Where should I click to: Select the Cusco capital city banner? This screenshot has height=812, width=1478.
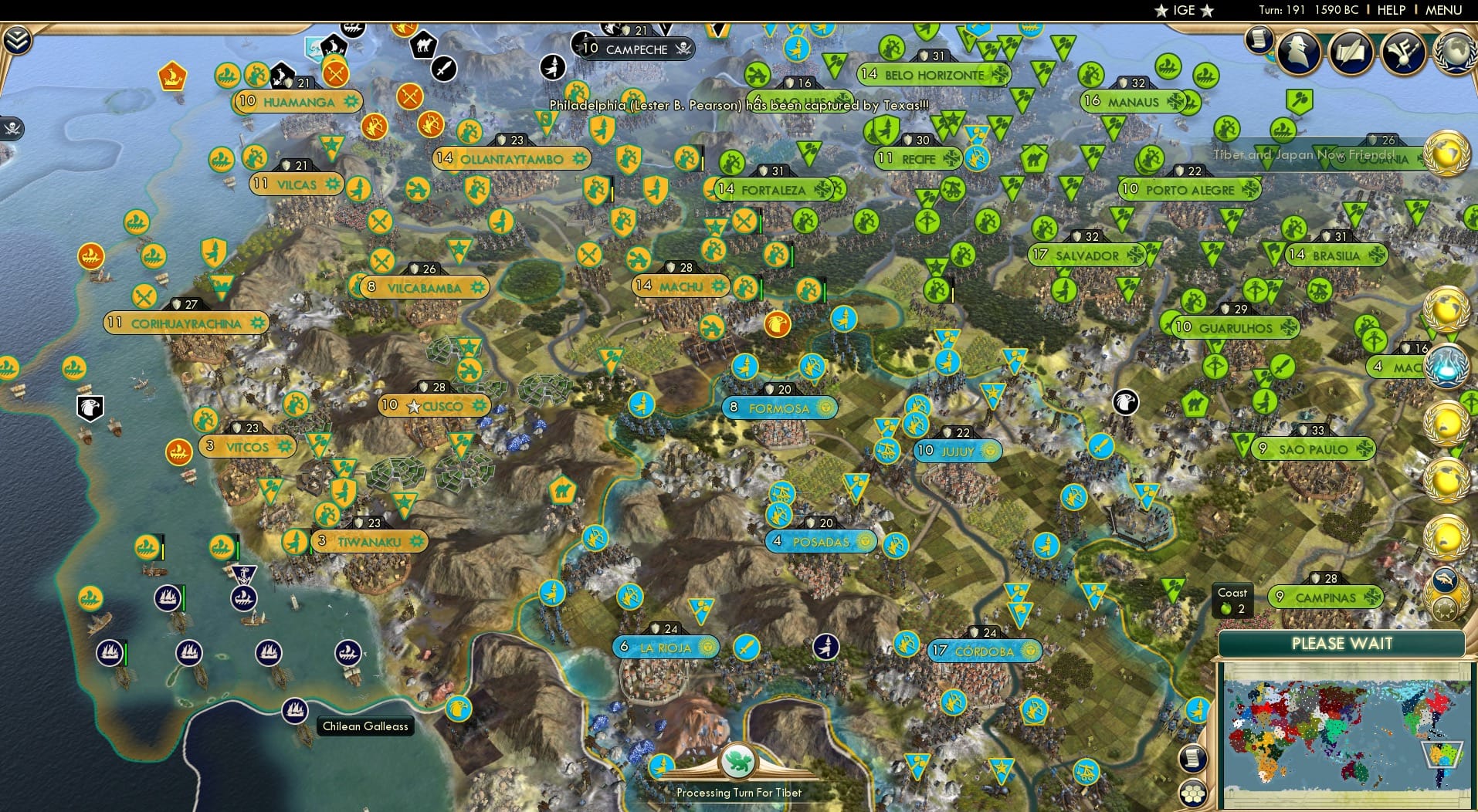435,405
